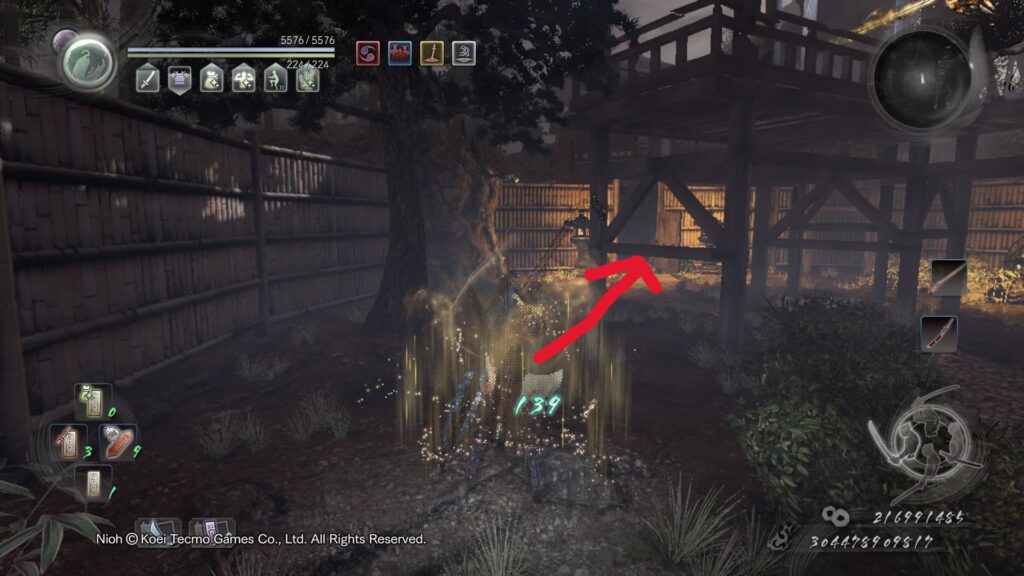The width and height of the screenshot is (1024, 576).
Task: Click the yellow-framed sword status icon
Action: tap(432, 53)
